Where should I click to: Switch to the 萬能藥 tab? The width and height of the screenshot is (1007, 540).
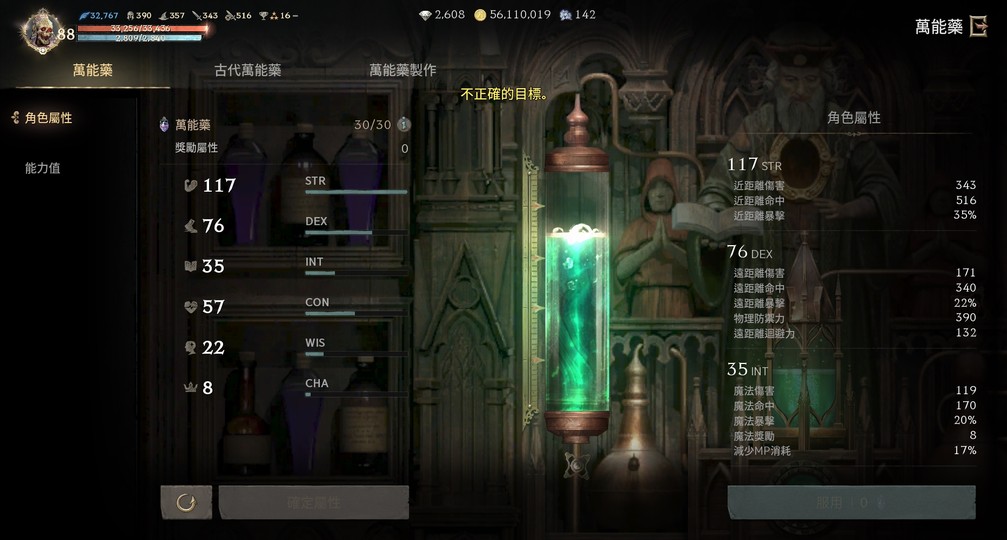coord(92,71)
